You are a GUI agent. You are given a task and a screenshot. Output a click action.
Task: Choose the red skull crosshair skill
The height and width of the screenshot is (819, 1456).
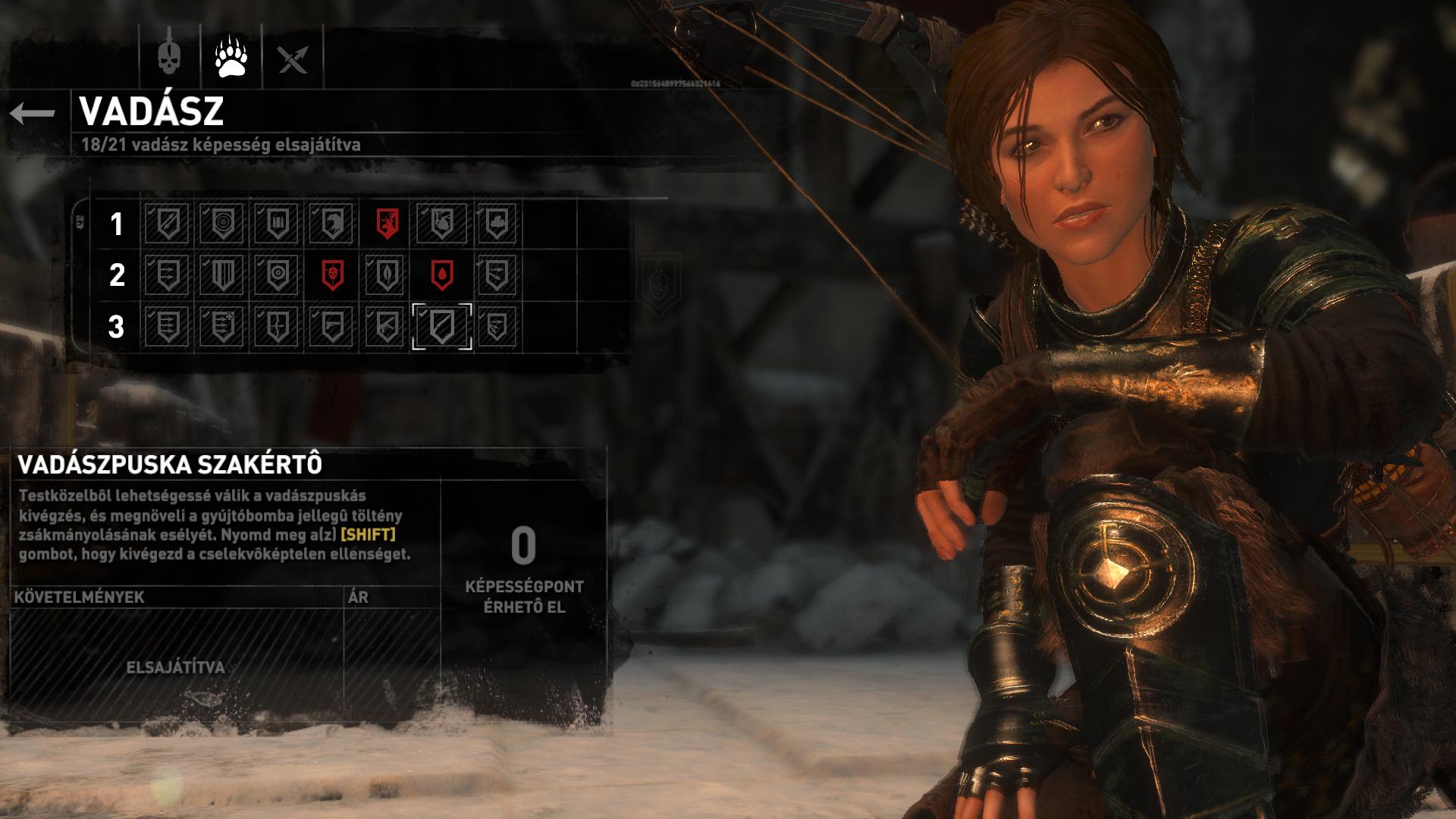332,275
